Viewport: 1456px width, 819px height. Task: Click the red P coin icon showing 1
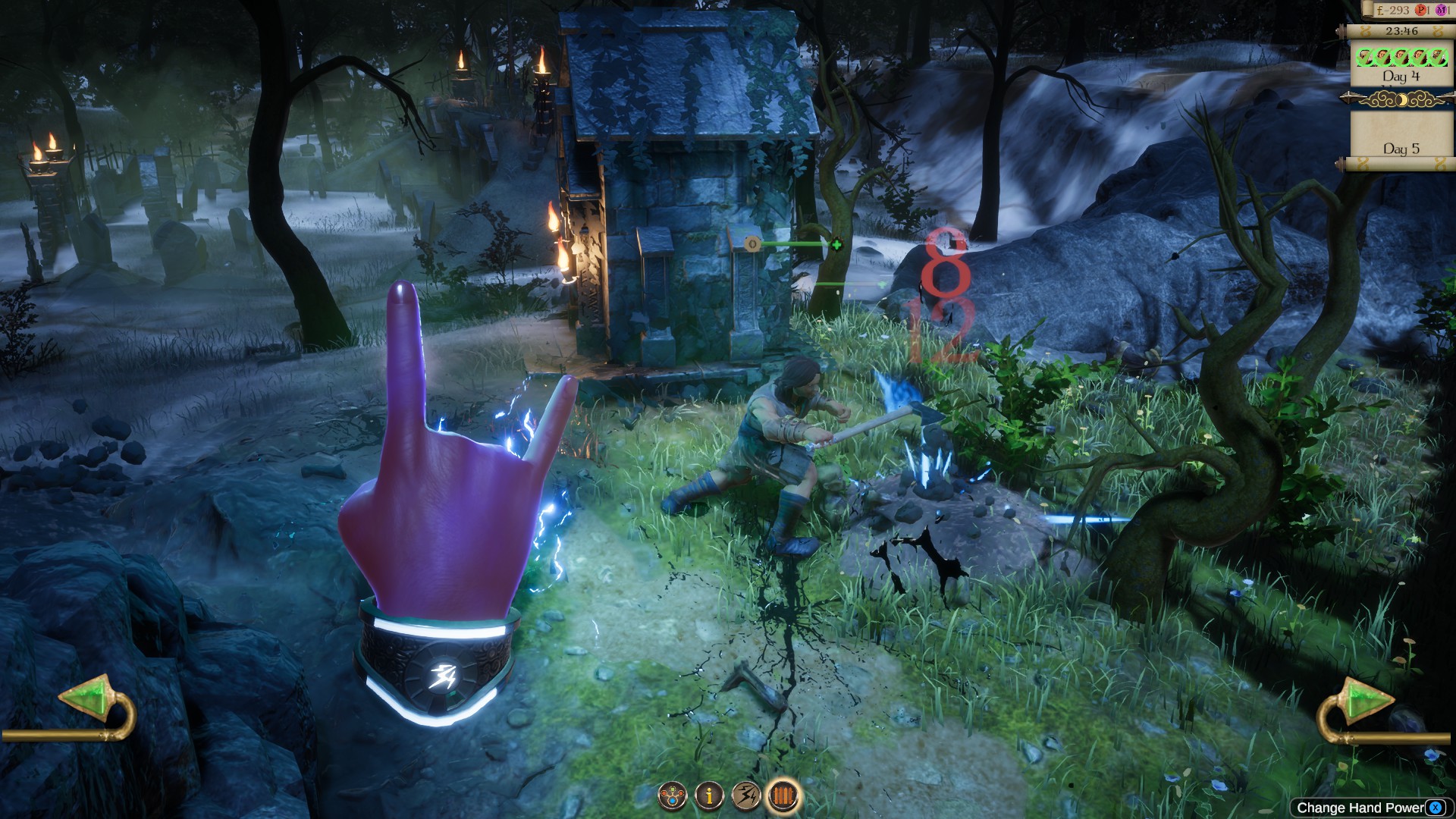pyautogui.click(x=1421, y=11)
